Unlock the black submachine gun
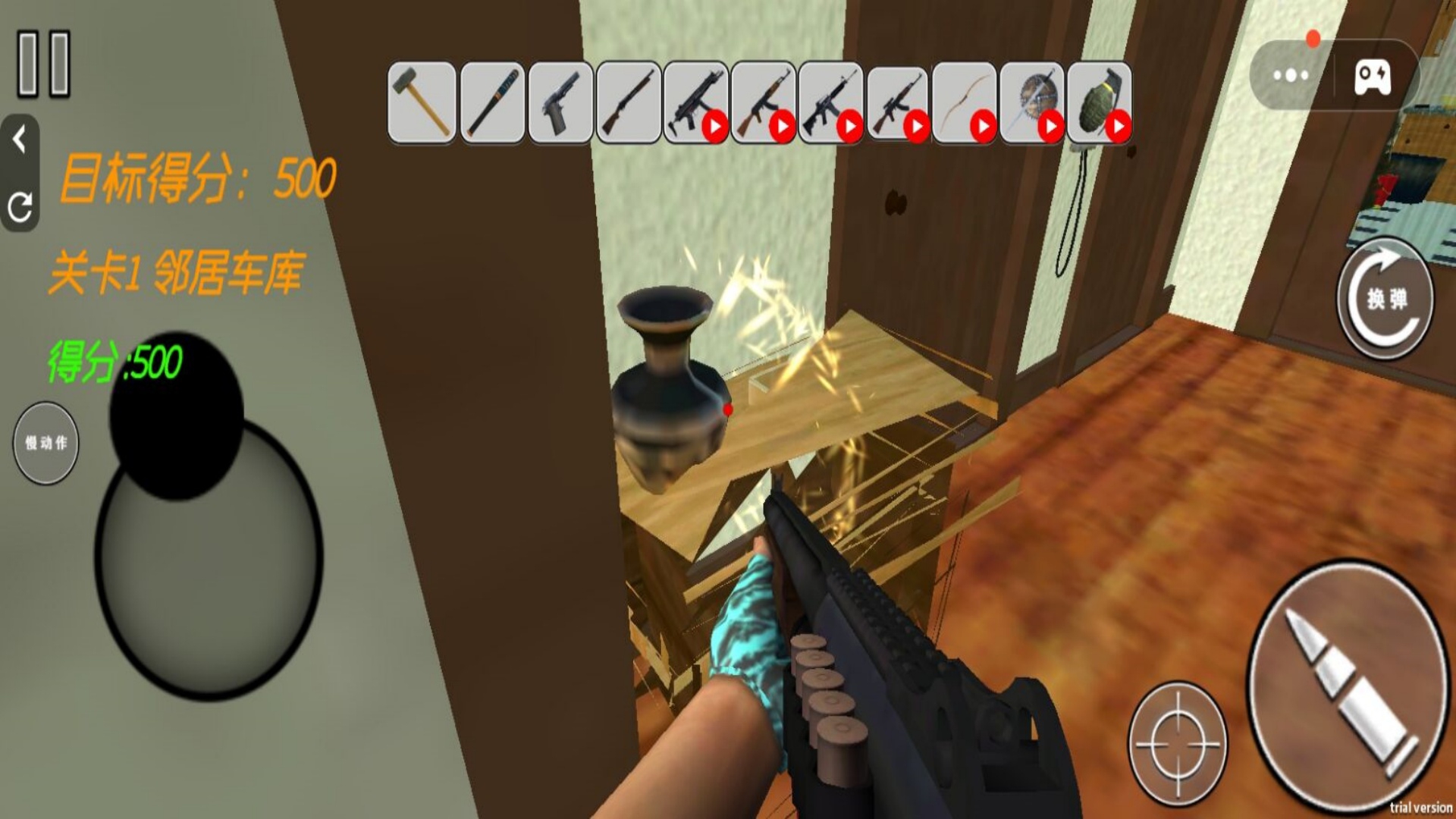This screenshot has width=1456, height=819. (x=695, y=103)
